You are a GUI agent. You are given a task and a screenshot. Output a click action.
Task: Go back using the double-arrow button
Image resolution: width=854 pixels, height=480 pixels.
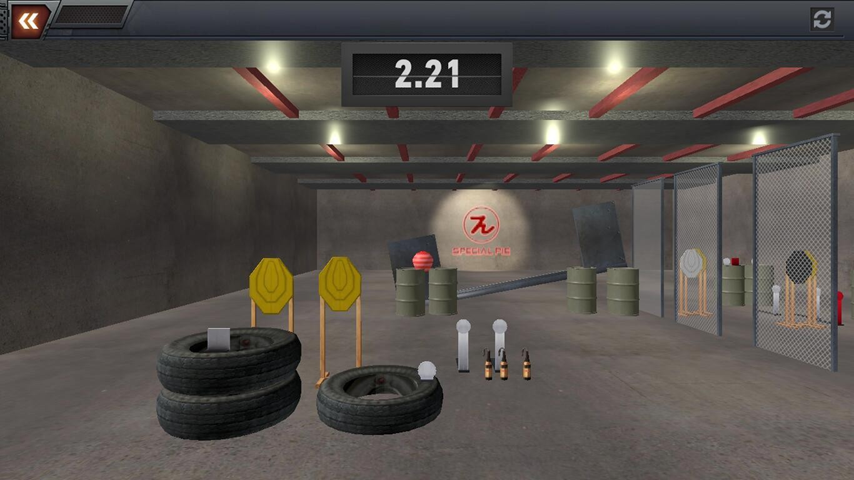(29, 20)
